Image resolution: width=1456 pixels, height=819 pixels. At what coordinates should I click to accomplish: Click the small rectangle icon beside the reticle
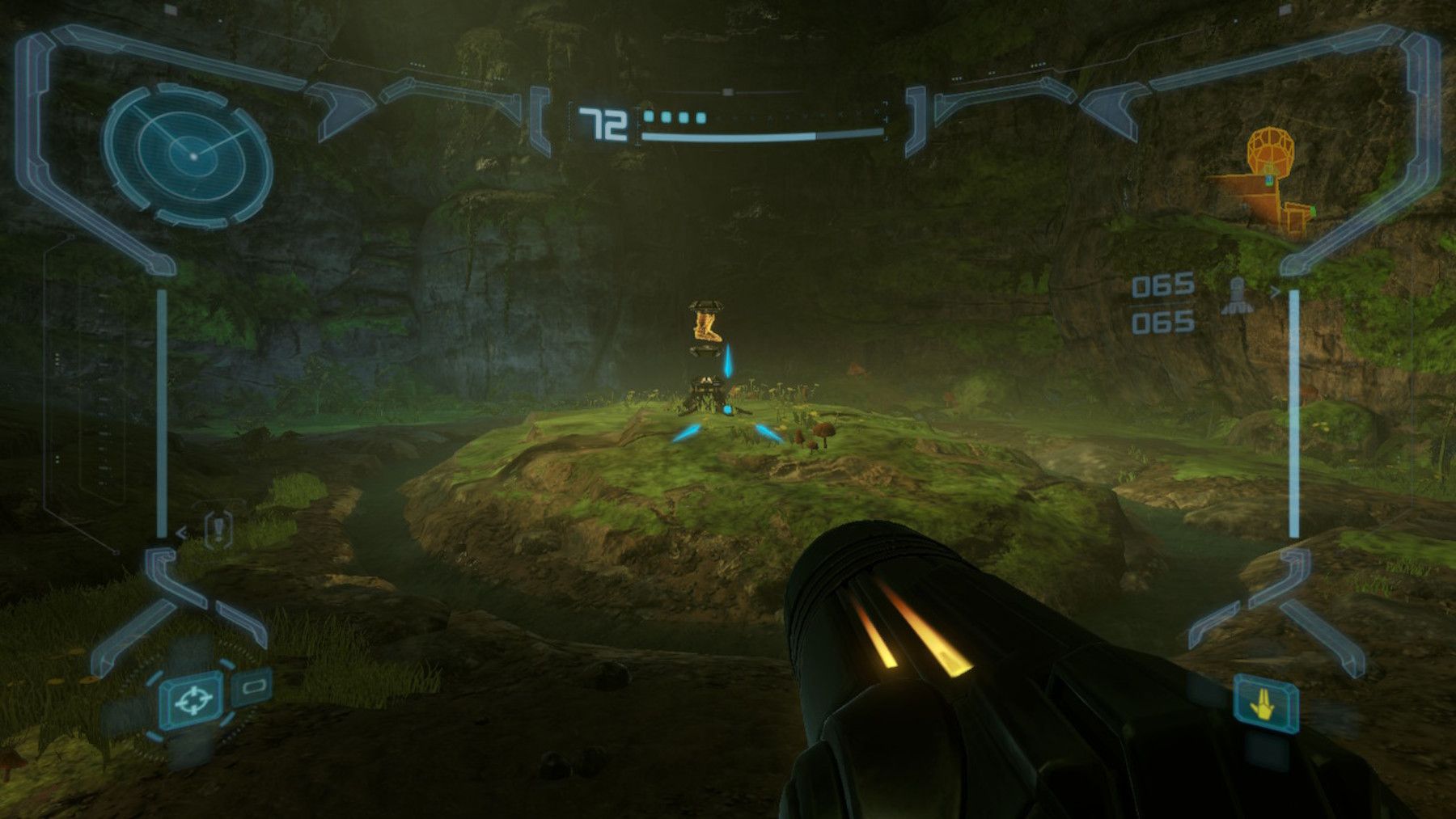(x=253, y=686)
